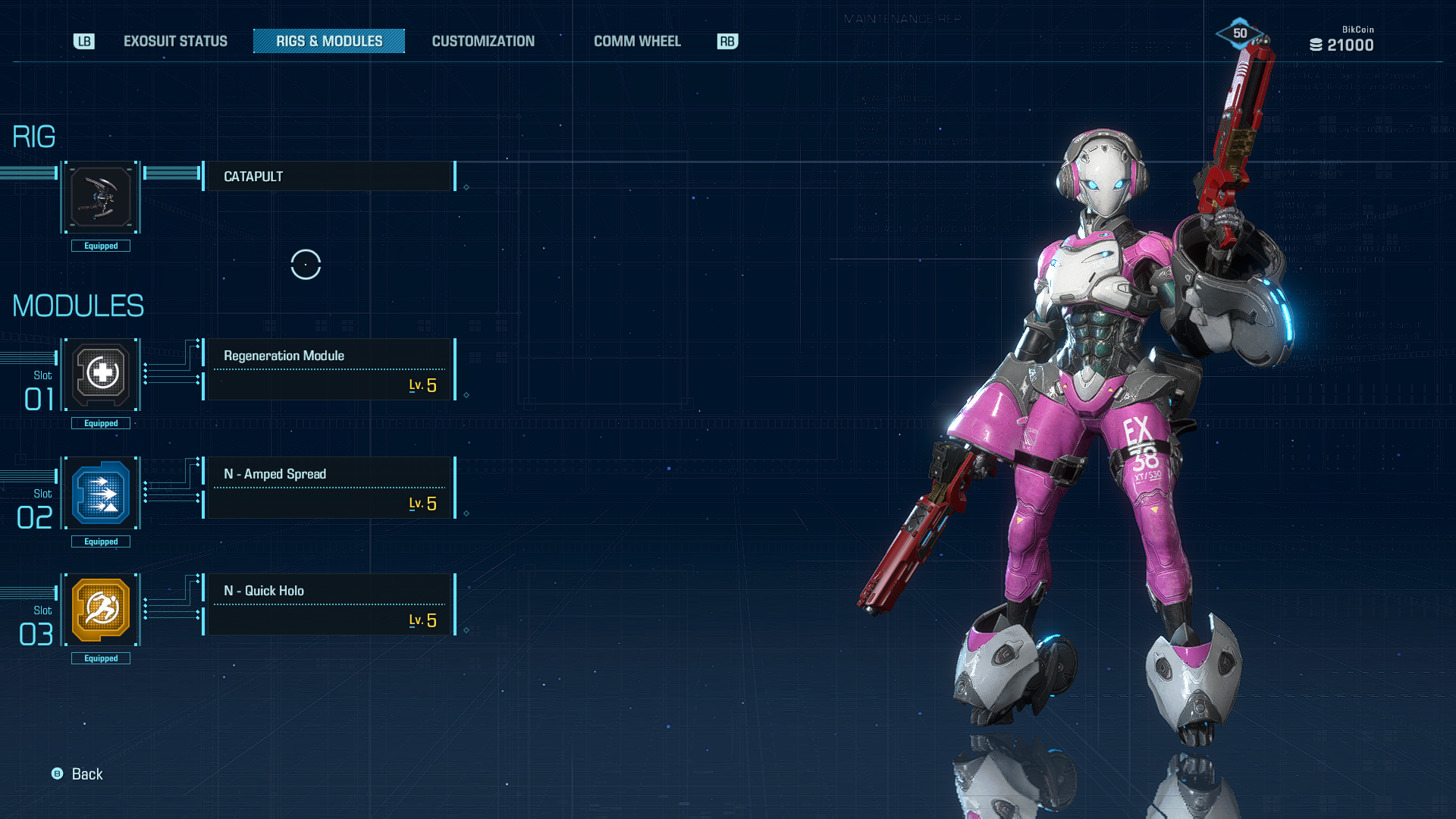Choose the Catapult rig name bar
Viewport: 1456px width, 819px height.
coord(329,177)
